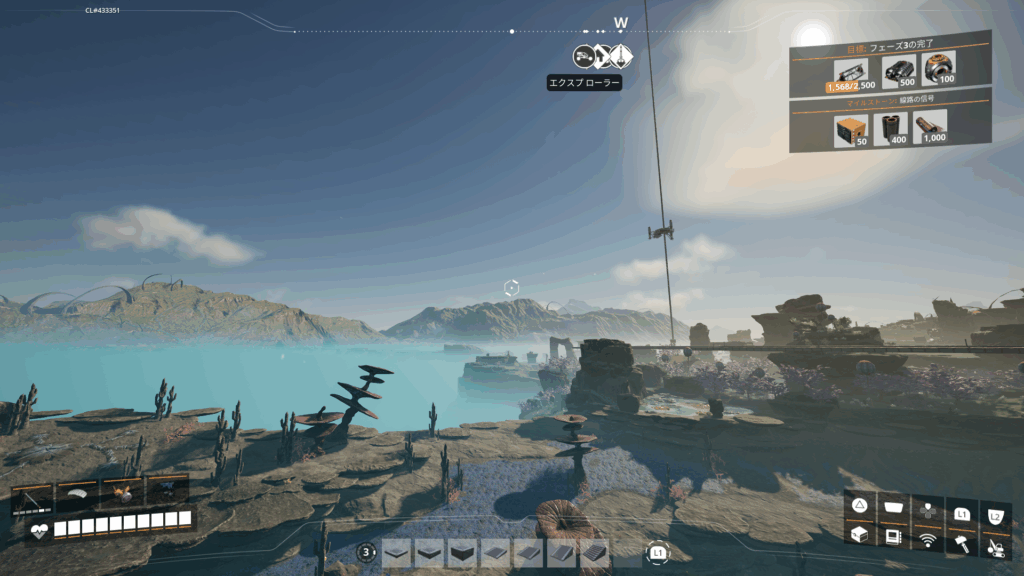Select the orange item equipment slot
The width and height of the screenshot is (1024, 576).
coord(122,491)
